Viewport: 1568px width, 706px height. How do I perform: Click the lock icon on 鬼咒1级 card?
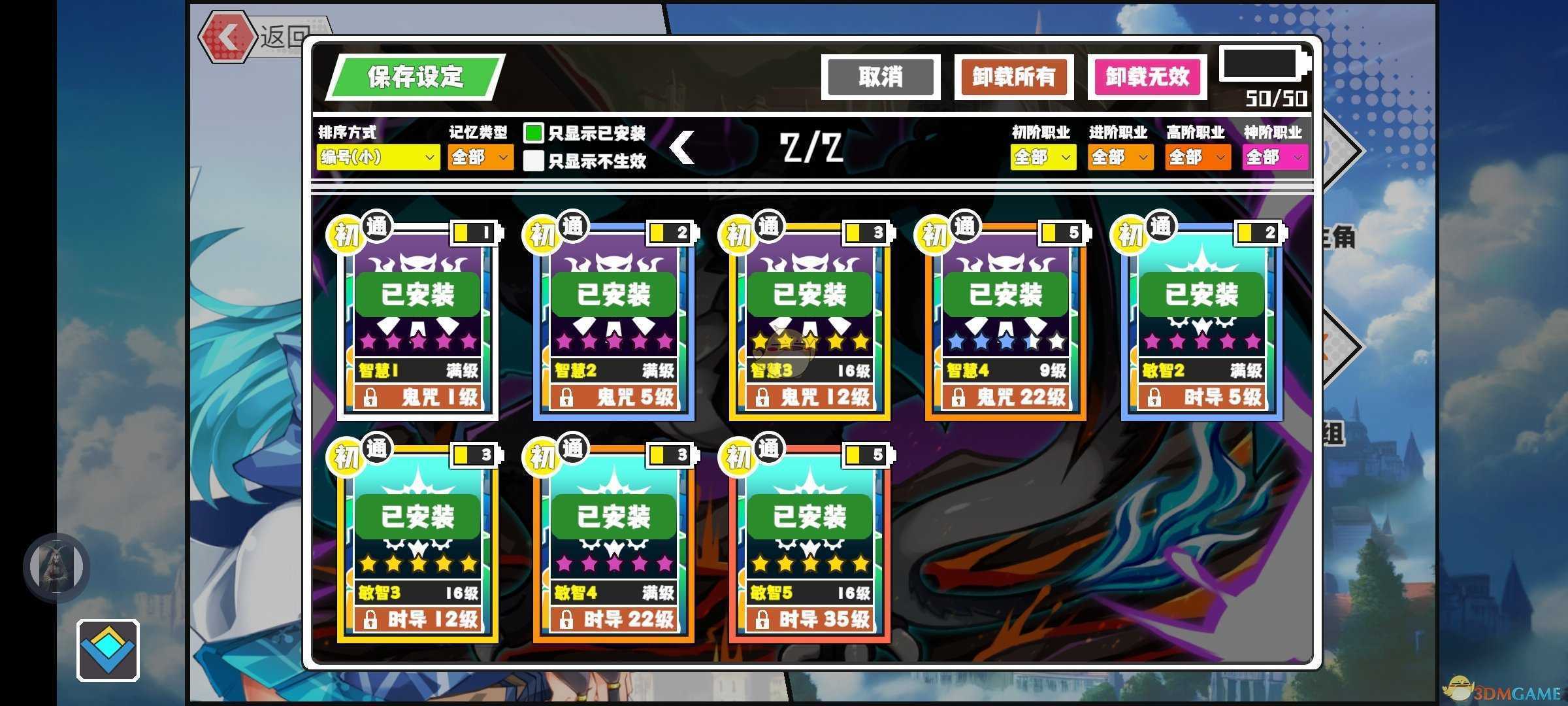coord(372,397)
